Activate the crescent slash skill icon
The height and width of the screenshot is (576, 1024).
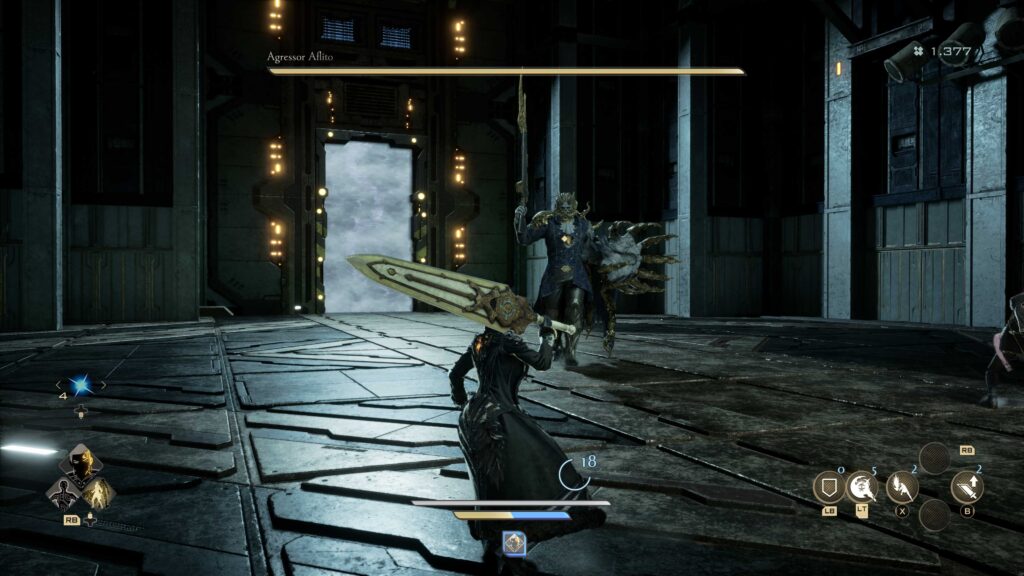tap(862, 487)
